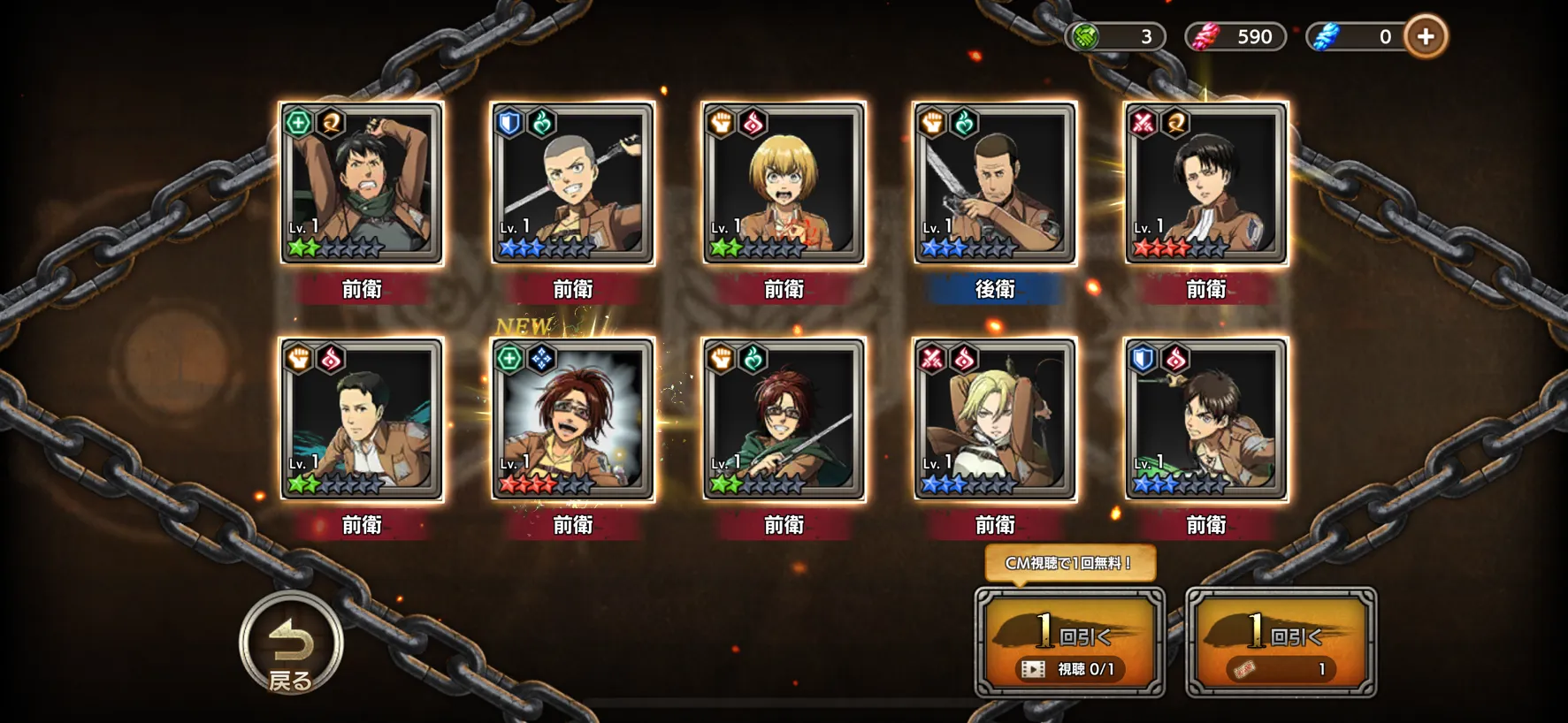Select the NEW four-star Hange card
The height and width of the screenshot is (723, 1568).
pyautogui.click(x=573, y=419)
